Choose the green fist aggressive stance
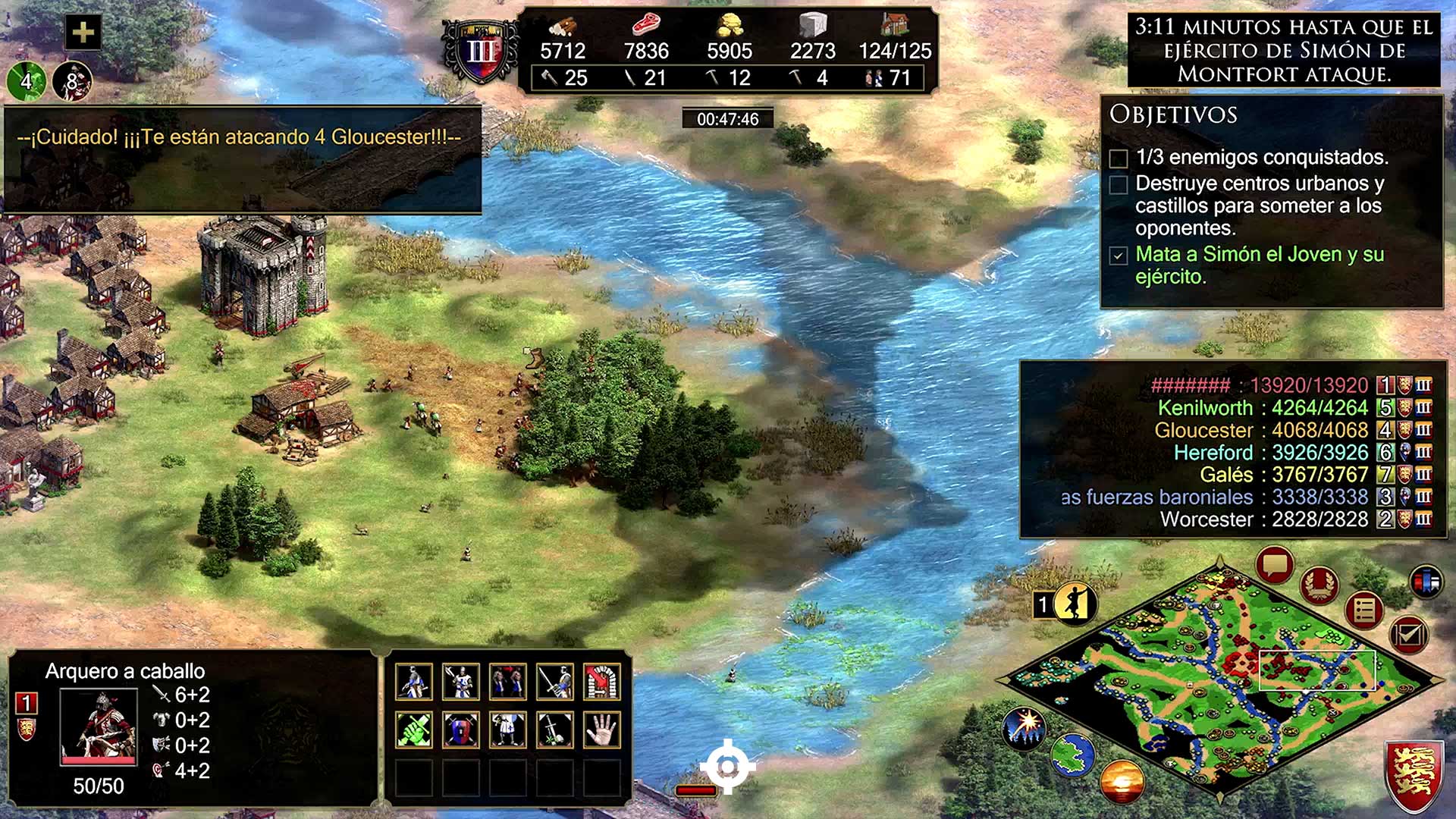This screenshot has width=1456, height=819. (x=414, y=730)
